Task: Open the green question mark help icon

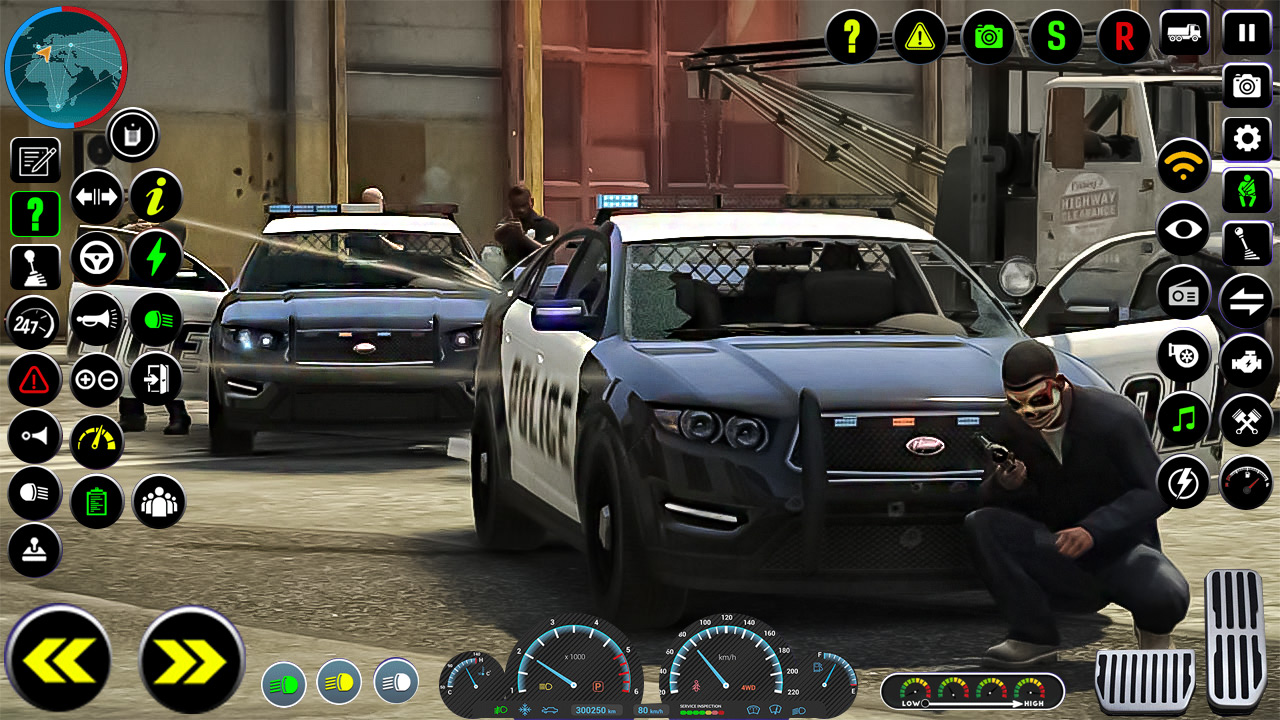Action: (35, 214)
